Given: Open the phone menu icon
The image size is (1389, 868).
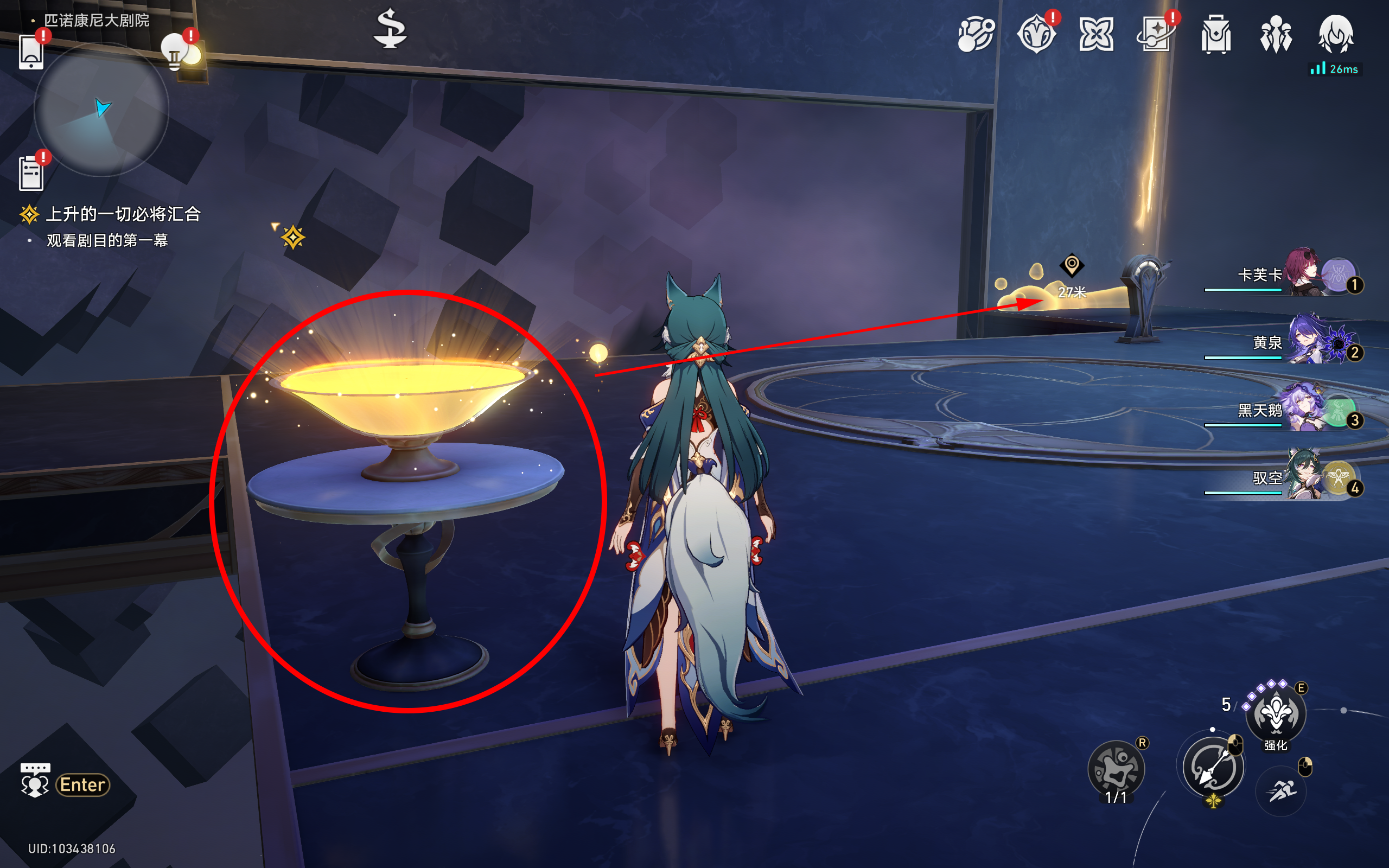Looking at the screenshot, I should tap(31, 52).
